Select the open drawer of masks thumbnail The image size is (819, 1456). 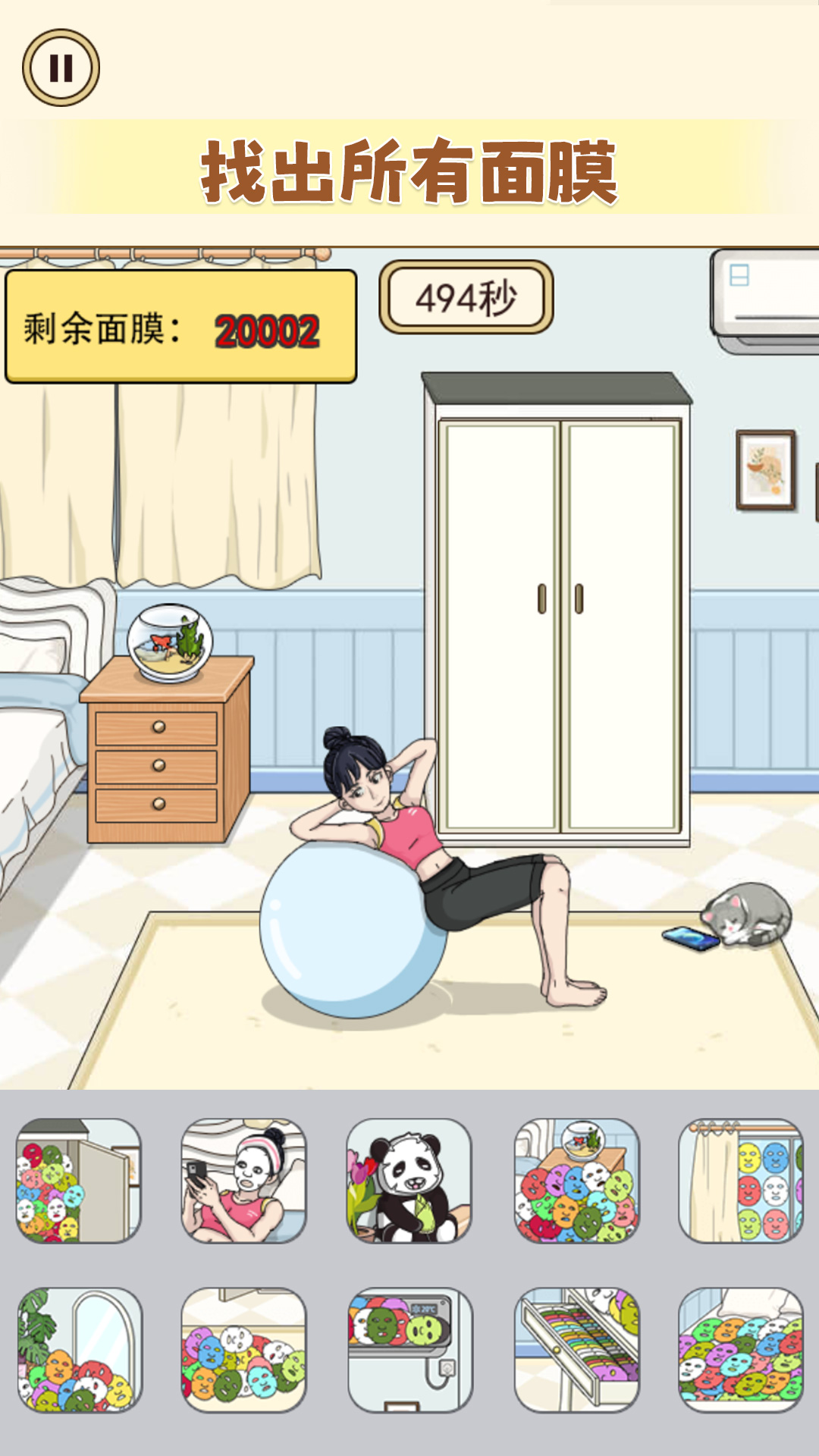576,1349
